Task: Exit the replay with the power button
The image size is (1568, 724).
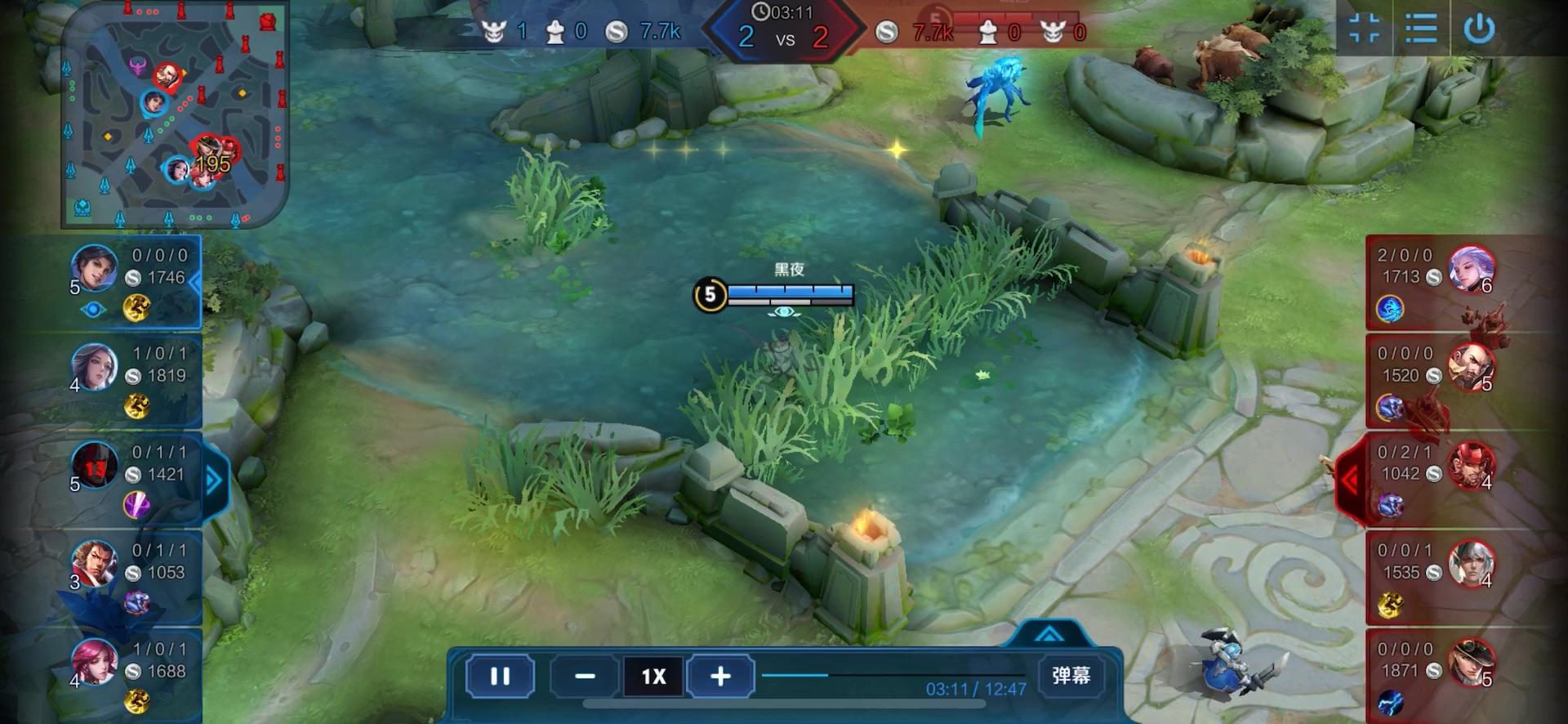Action: (x=1479, y=29)
